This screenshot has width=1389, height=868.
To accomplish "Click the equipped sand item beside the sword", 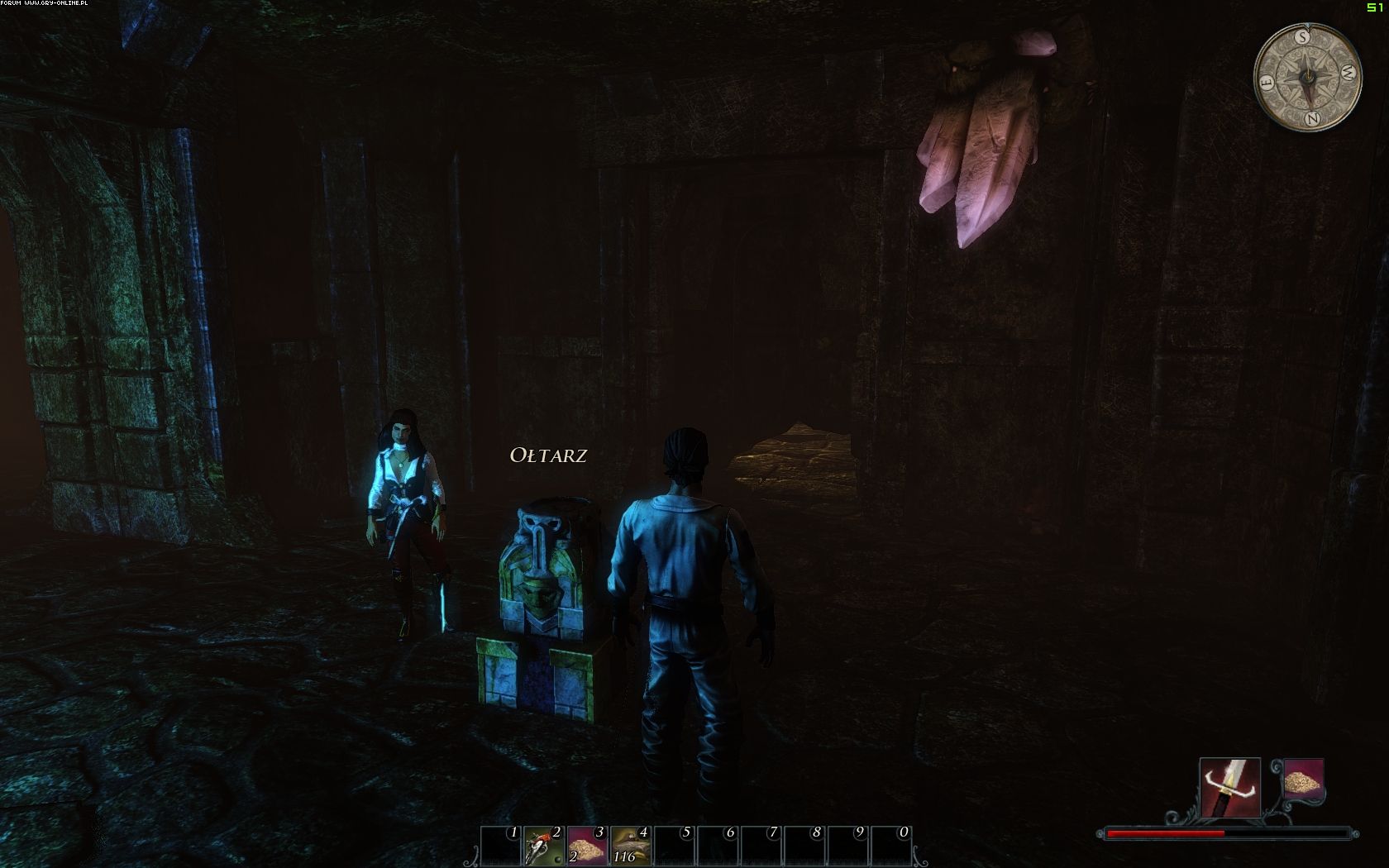I will 1304,780.
